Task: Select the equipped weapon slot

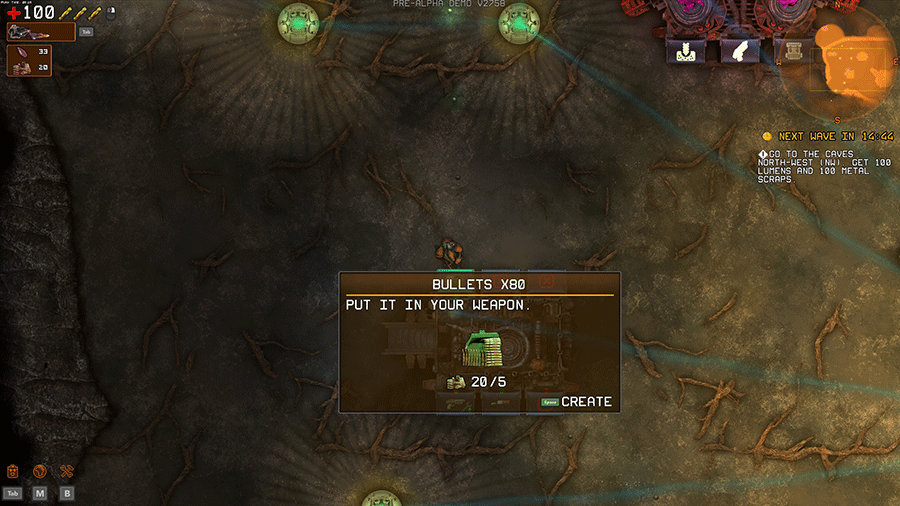Action: [x=40, y=32]
